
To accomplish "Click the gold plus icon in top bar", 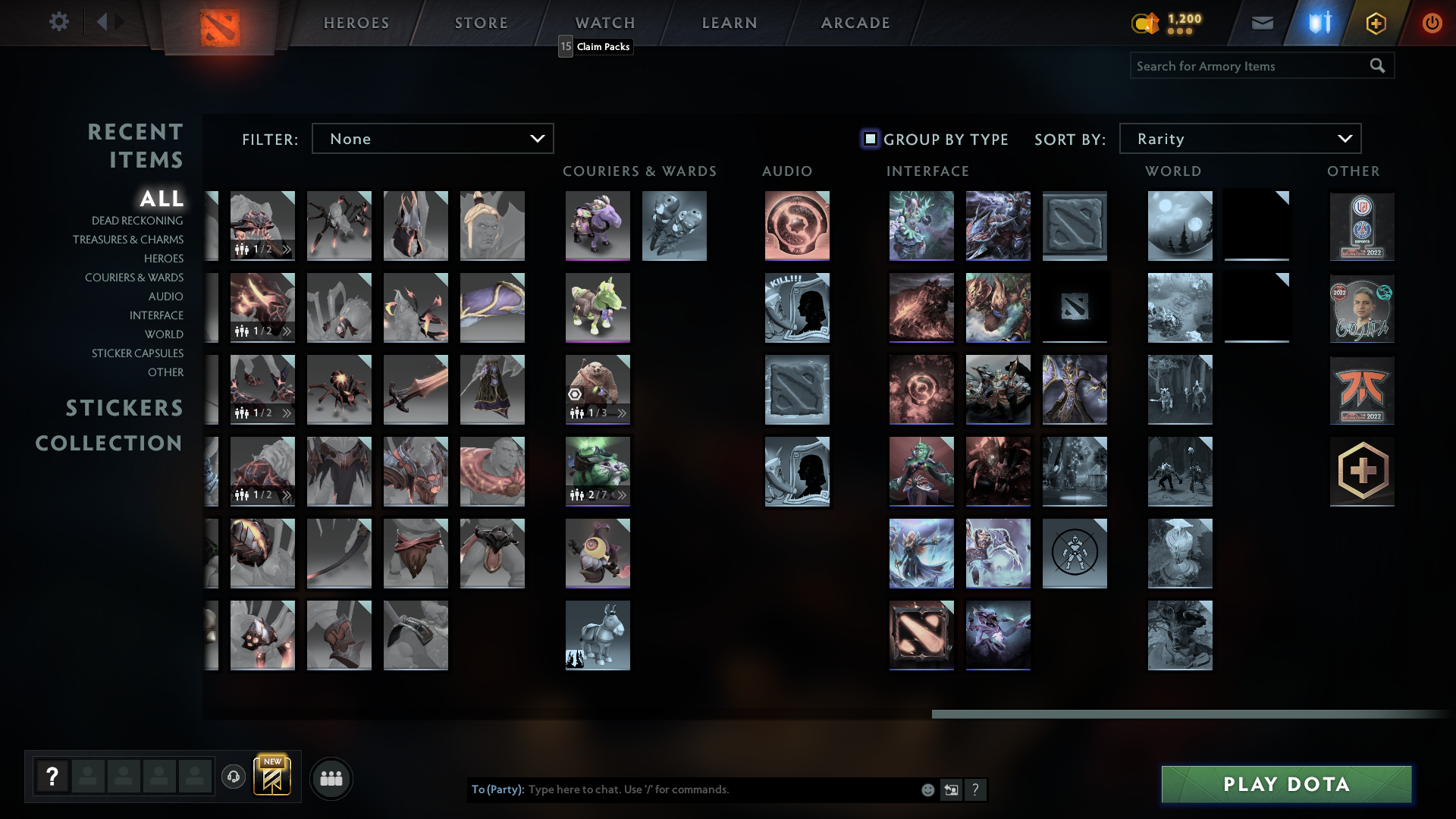I will [1376, 23].
